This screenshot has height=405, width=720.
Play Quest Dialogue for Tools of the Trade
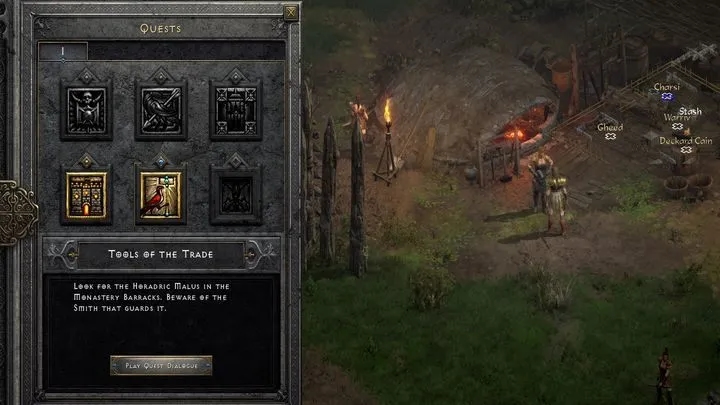pos(161,365)
